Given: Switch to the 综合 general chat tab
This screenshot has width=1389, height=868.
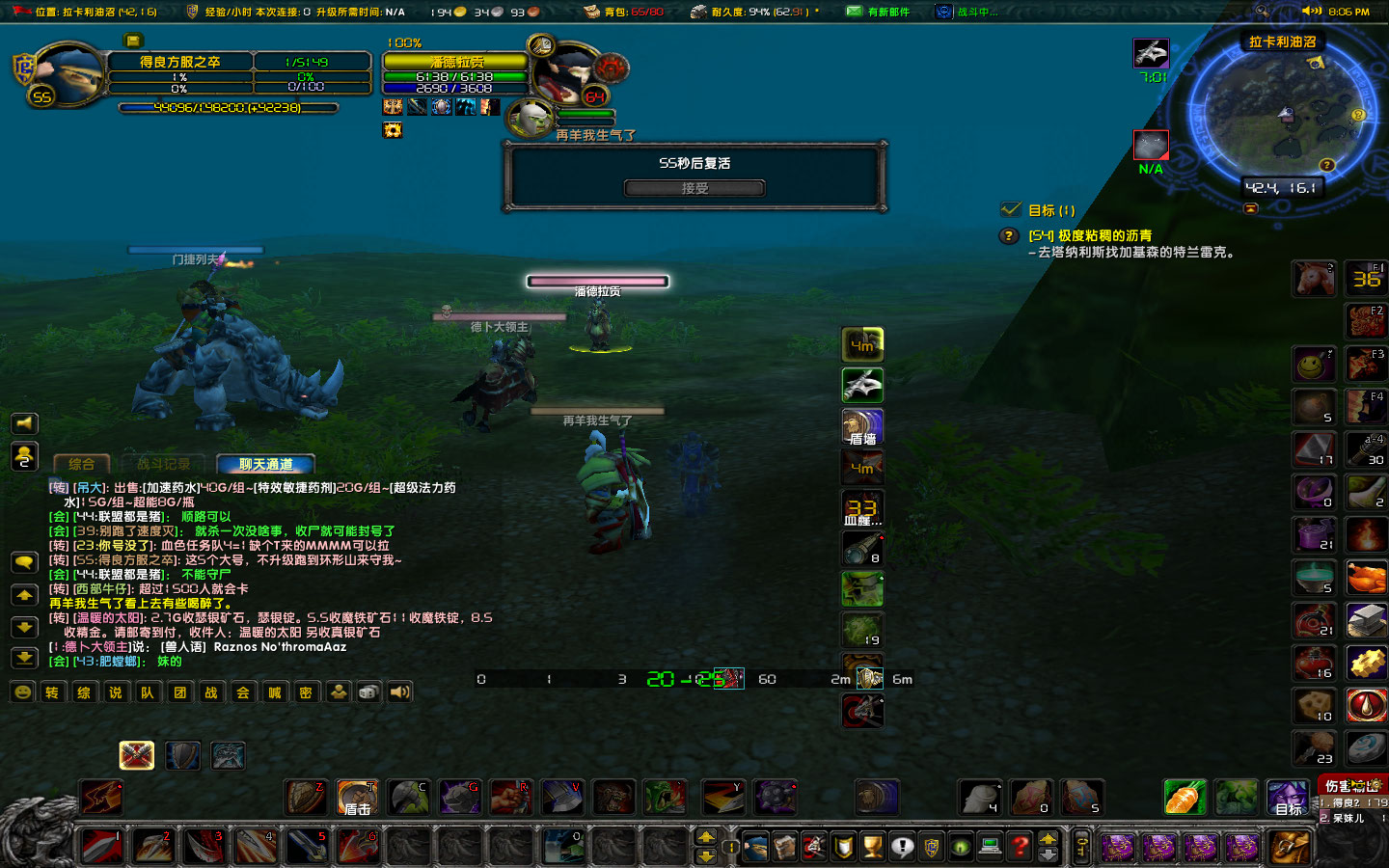Looking at the screenshot, I should pos(81,464).
